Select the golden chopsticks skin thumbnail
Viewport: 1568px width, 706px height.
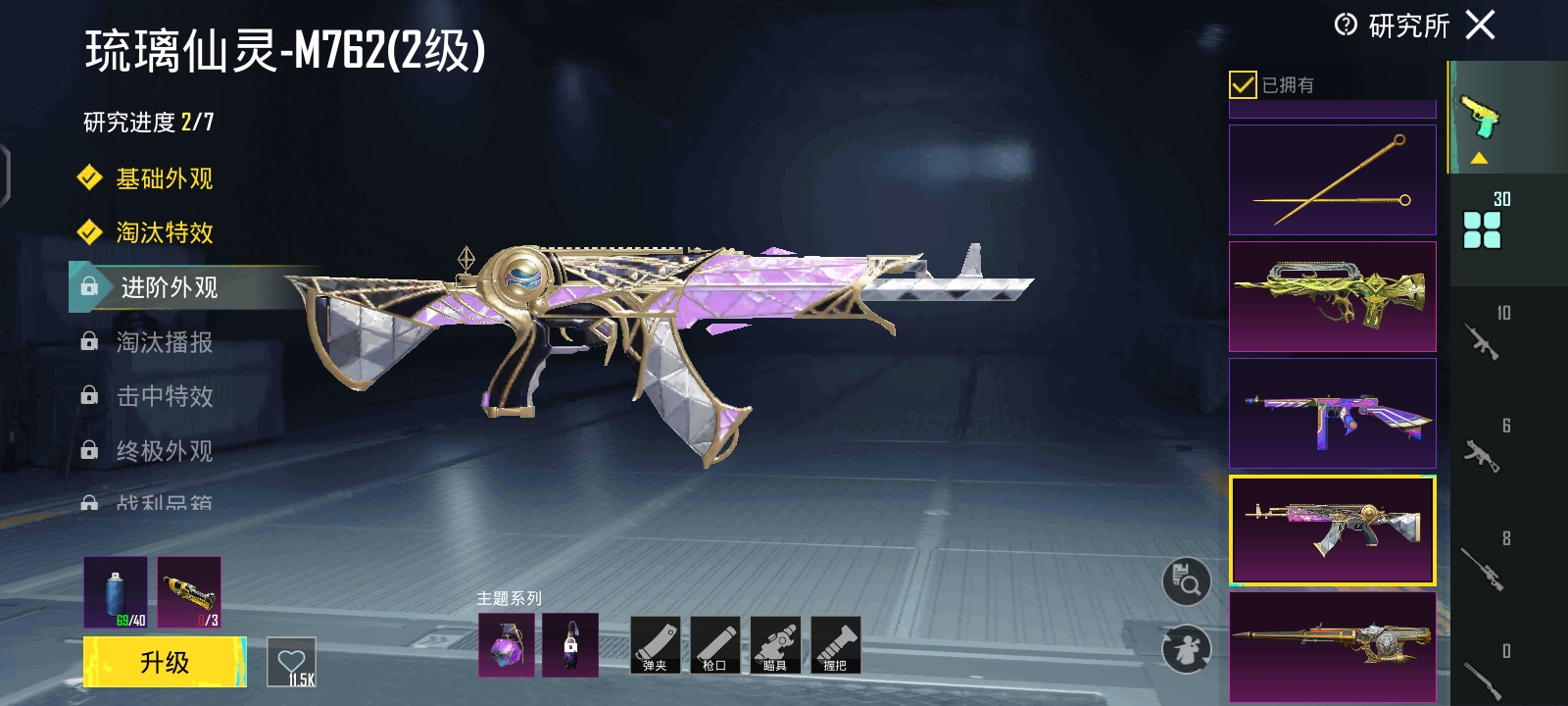pyautogui.click(x=1332, y=179)
